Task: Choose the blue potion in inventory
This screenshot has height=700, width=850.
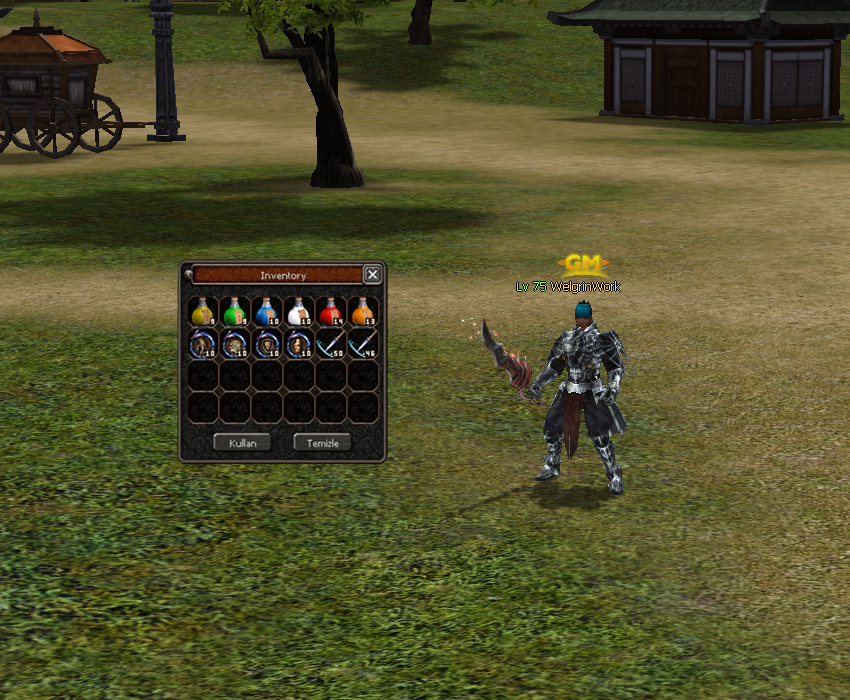Action: (x=267, y=311)
